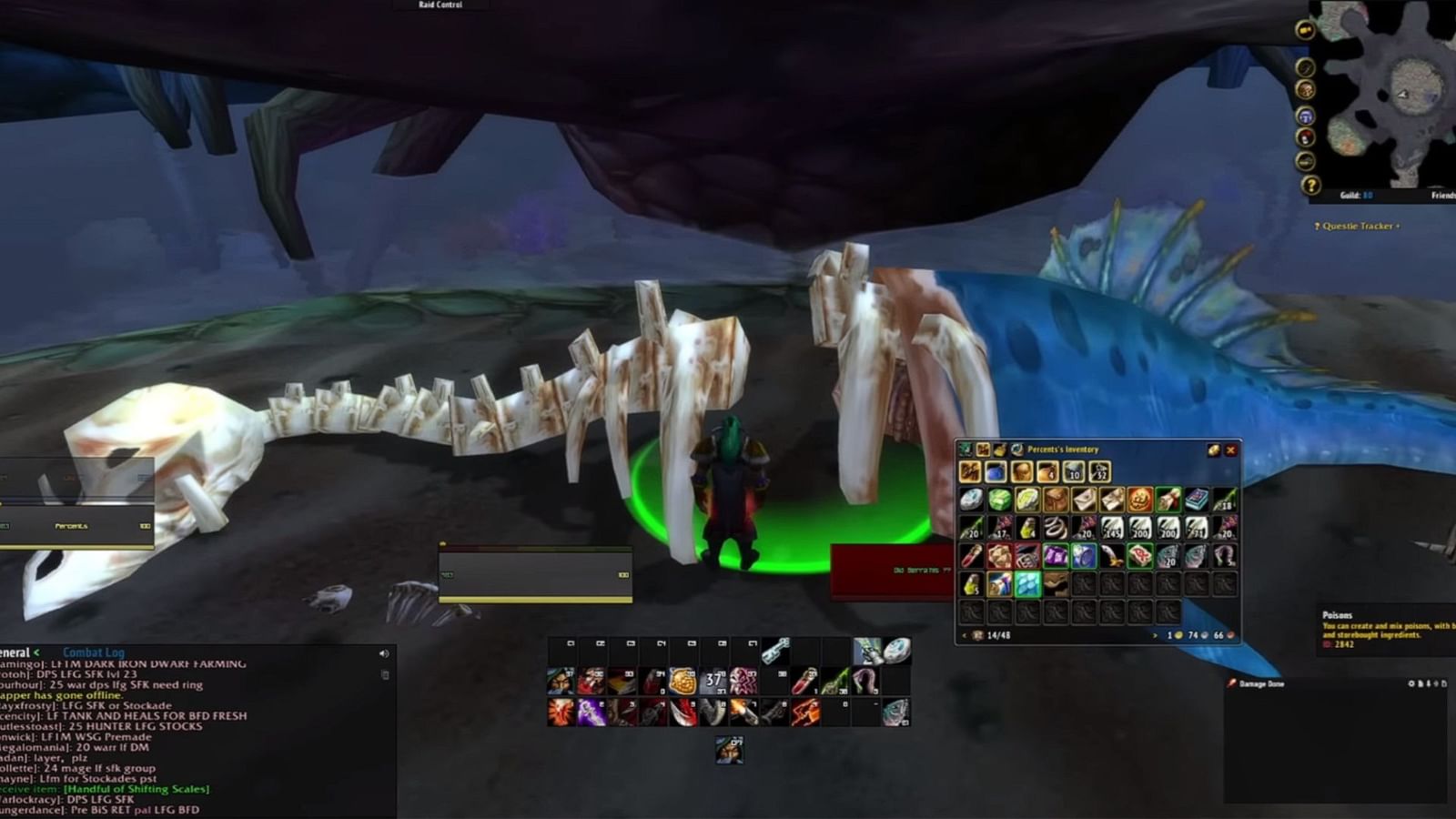Toggle the tracking icon at minimap top left
Screen dimensions: 1456x819
pyautogui.click(x=1304, y=67)
